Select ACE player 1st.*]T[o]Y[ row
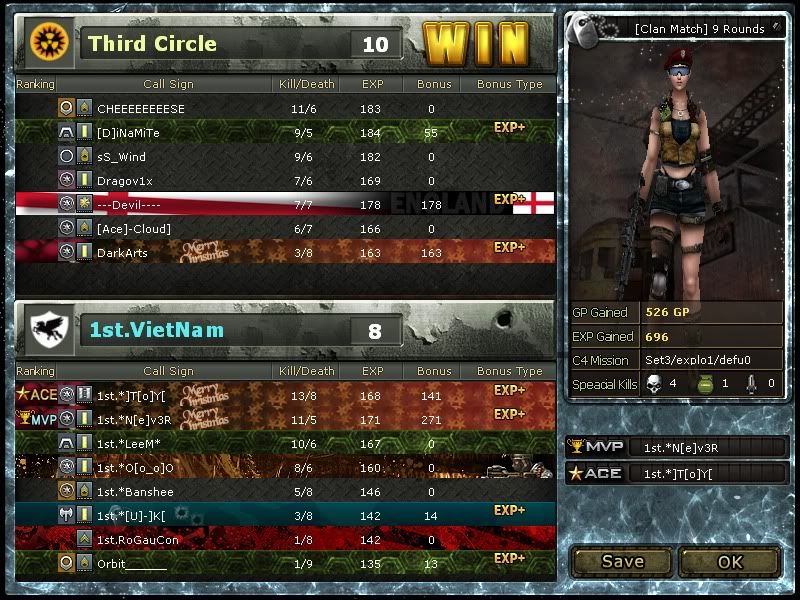The image size is (800, 600). (x=131, y=395)
